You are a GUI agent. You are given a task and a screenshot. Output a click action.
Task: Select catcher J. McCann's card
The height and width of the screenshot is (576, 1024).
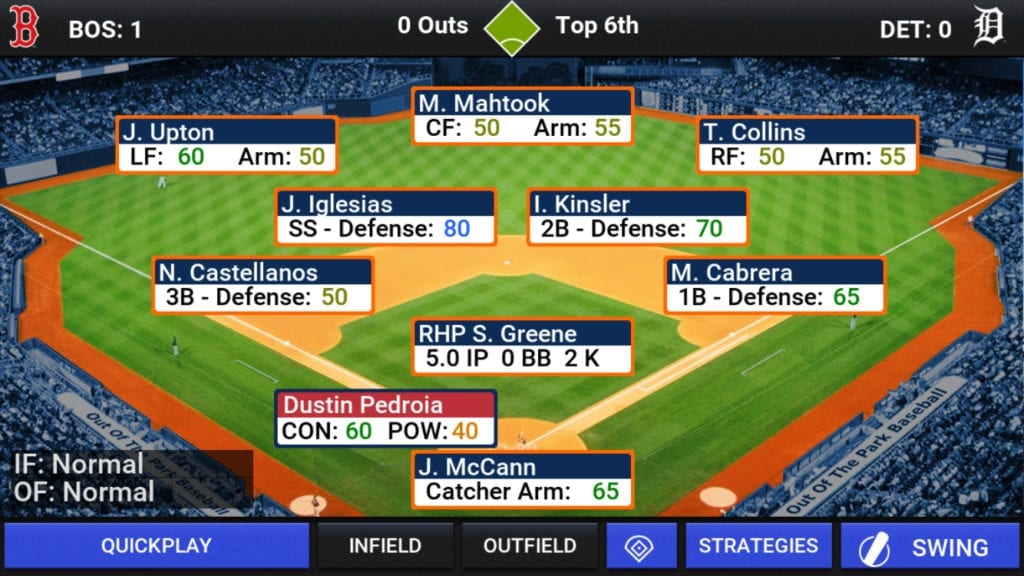coord(522,479)
